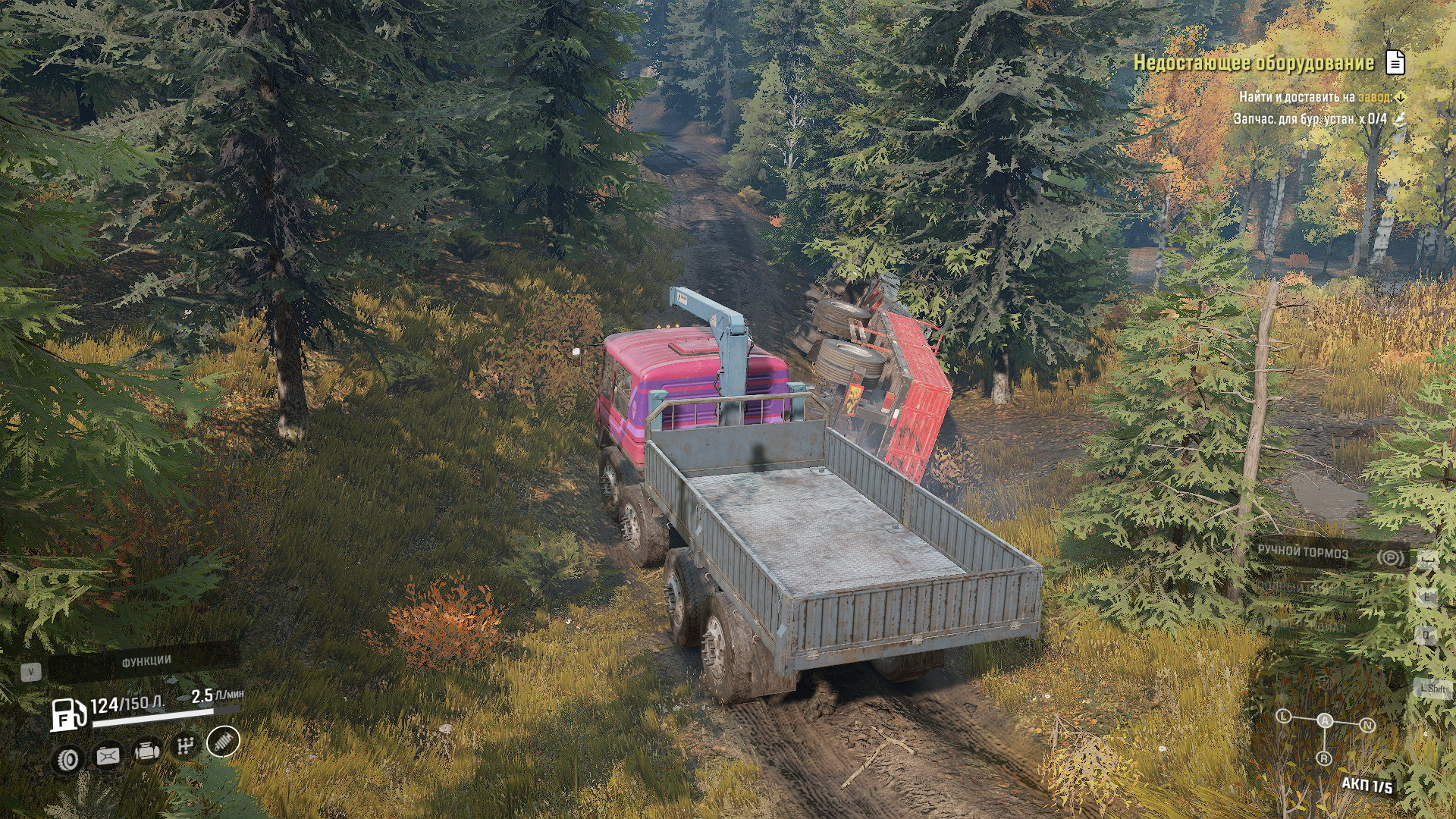Click the contract document icon

pyautogui.click(x=1395, y=63)
